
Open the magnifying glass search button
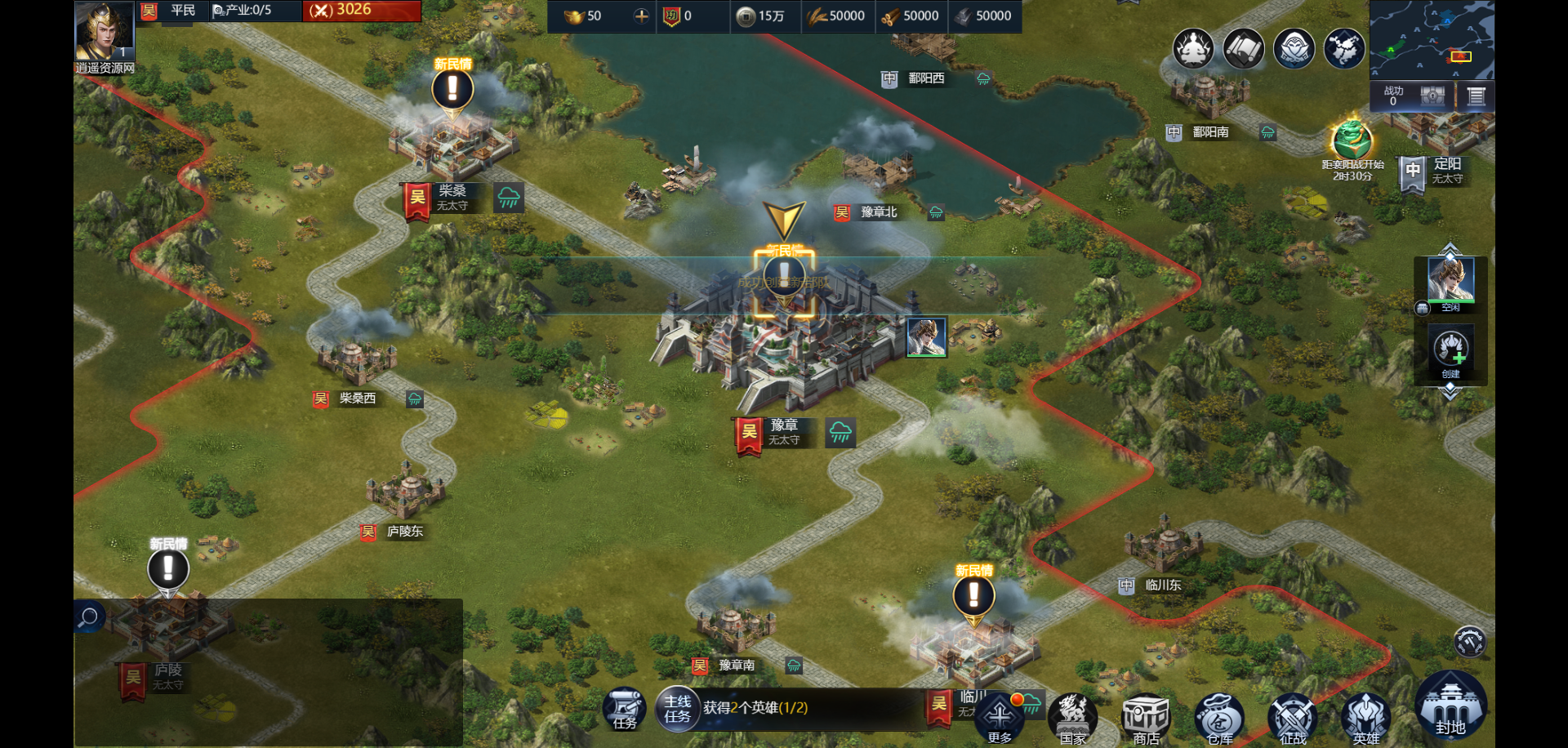(88, 617)
